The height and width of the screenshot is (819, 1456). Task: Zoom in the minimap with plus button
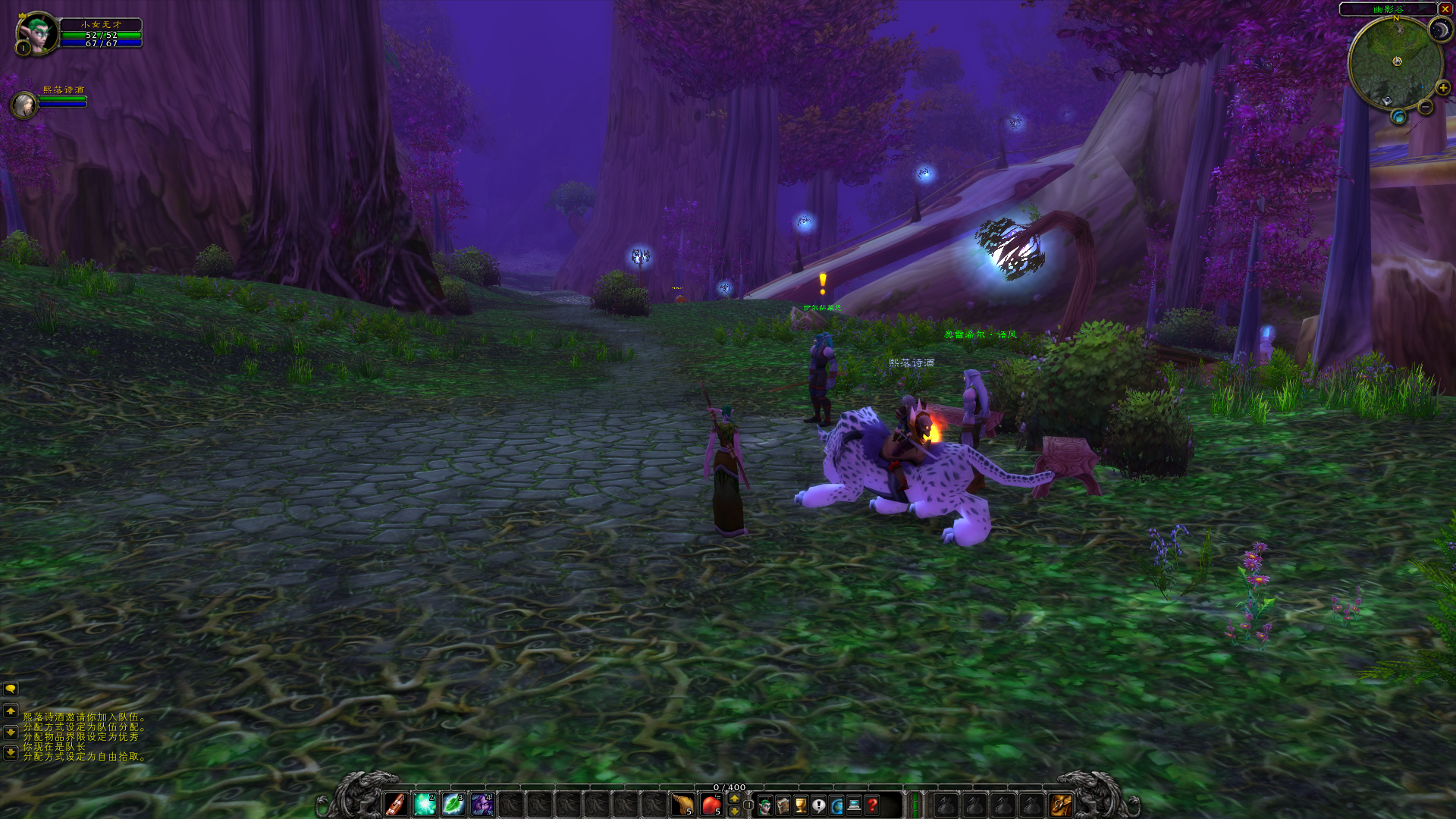[x=1442, y=88]
